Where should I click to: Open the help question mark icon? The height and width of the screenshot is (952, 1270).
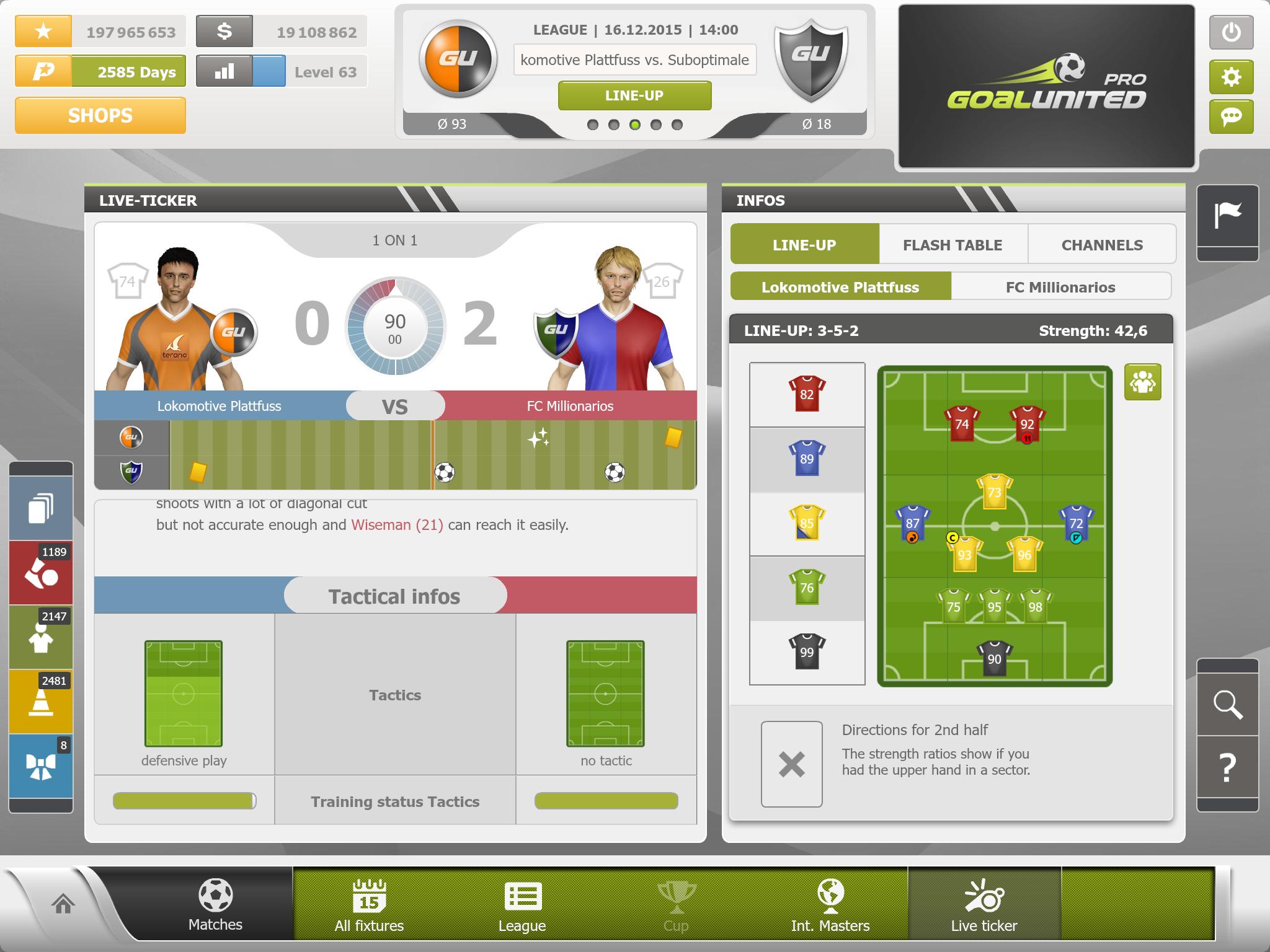point(1228,767)
